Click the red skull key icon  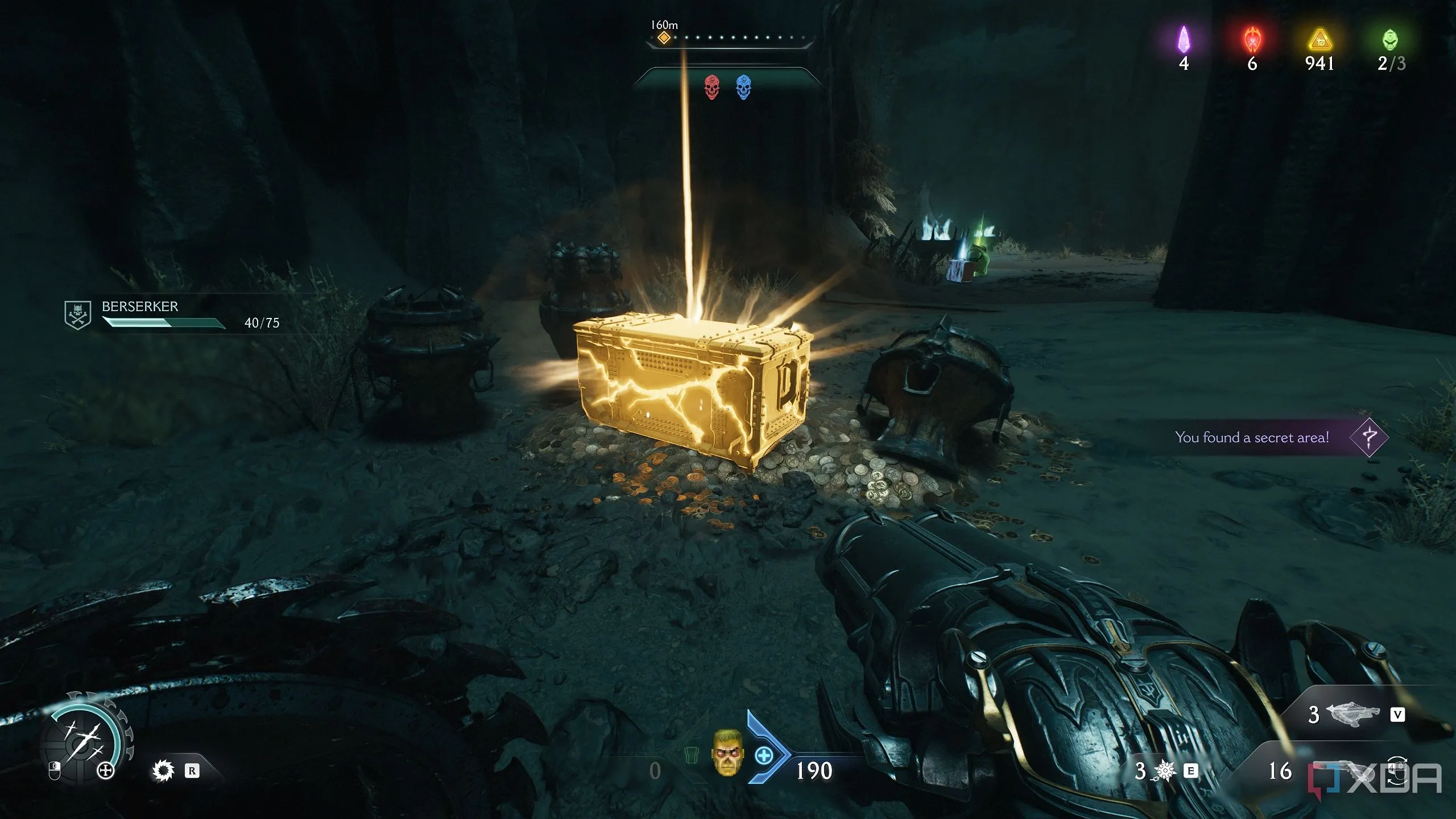pyautogui.click(x=712, y=87)
